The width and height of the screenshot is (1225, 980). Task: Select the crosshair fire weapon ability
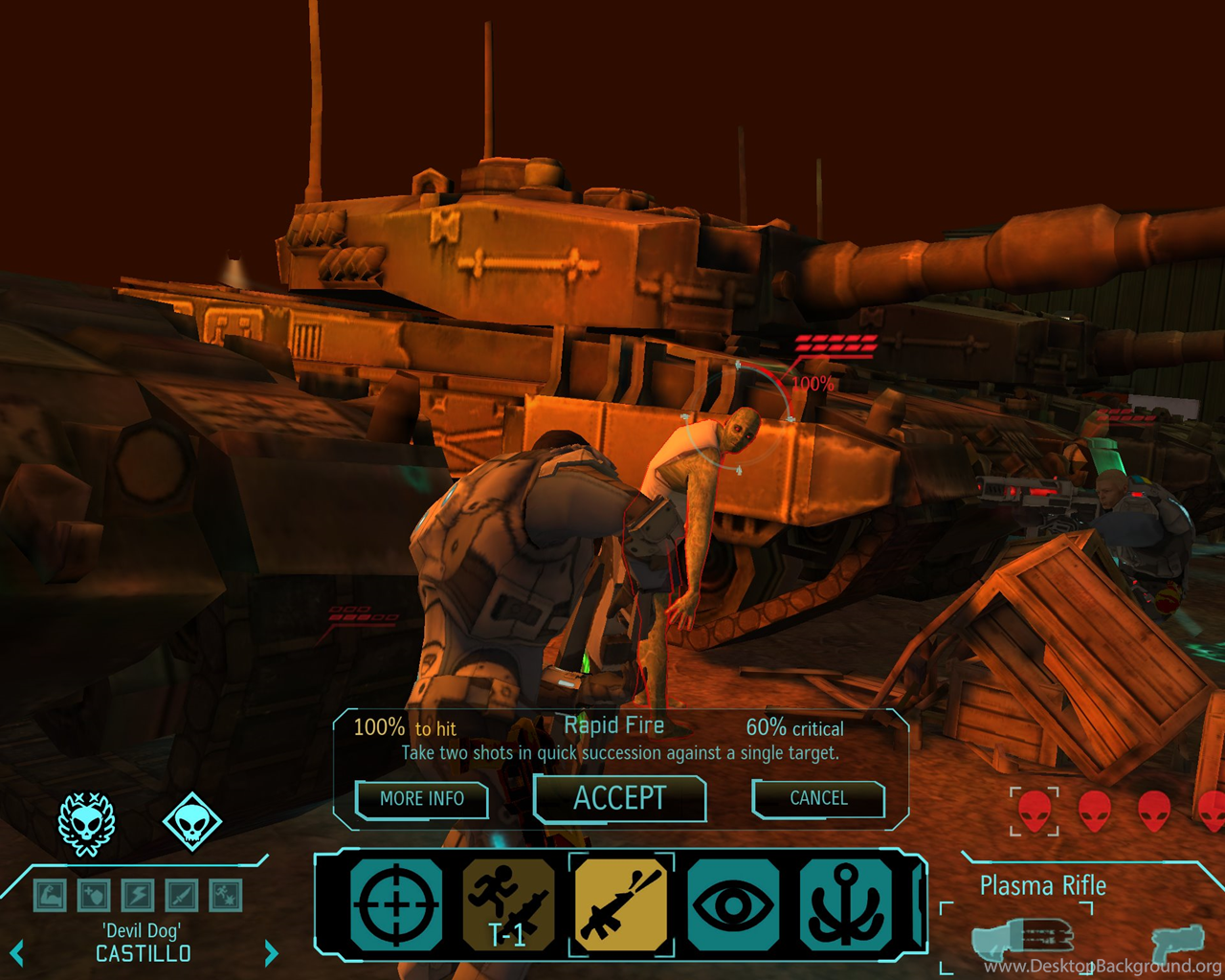coord(396,904)
